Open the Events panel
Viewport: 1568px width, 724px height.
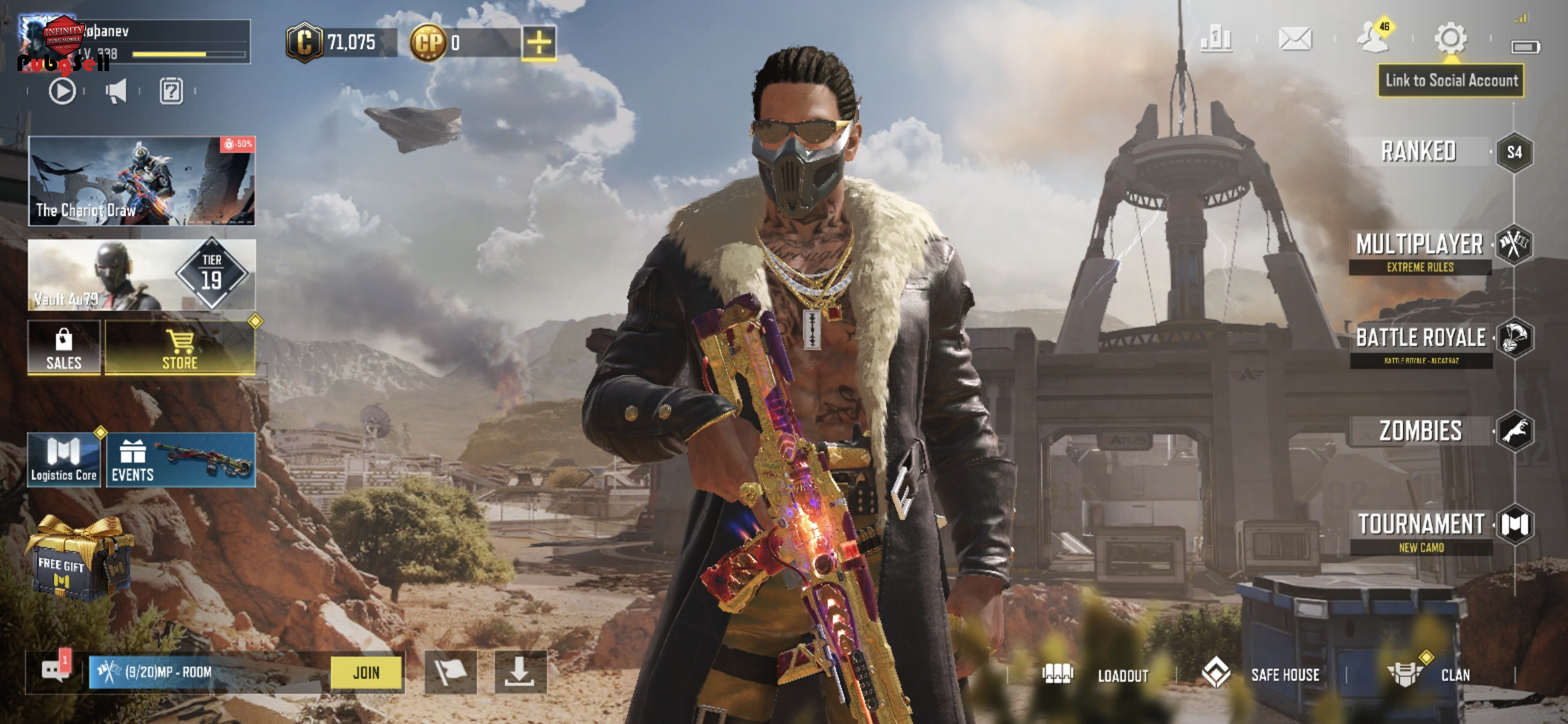(x=181, y=460)
